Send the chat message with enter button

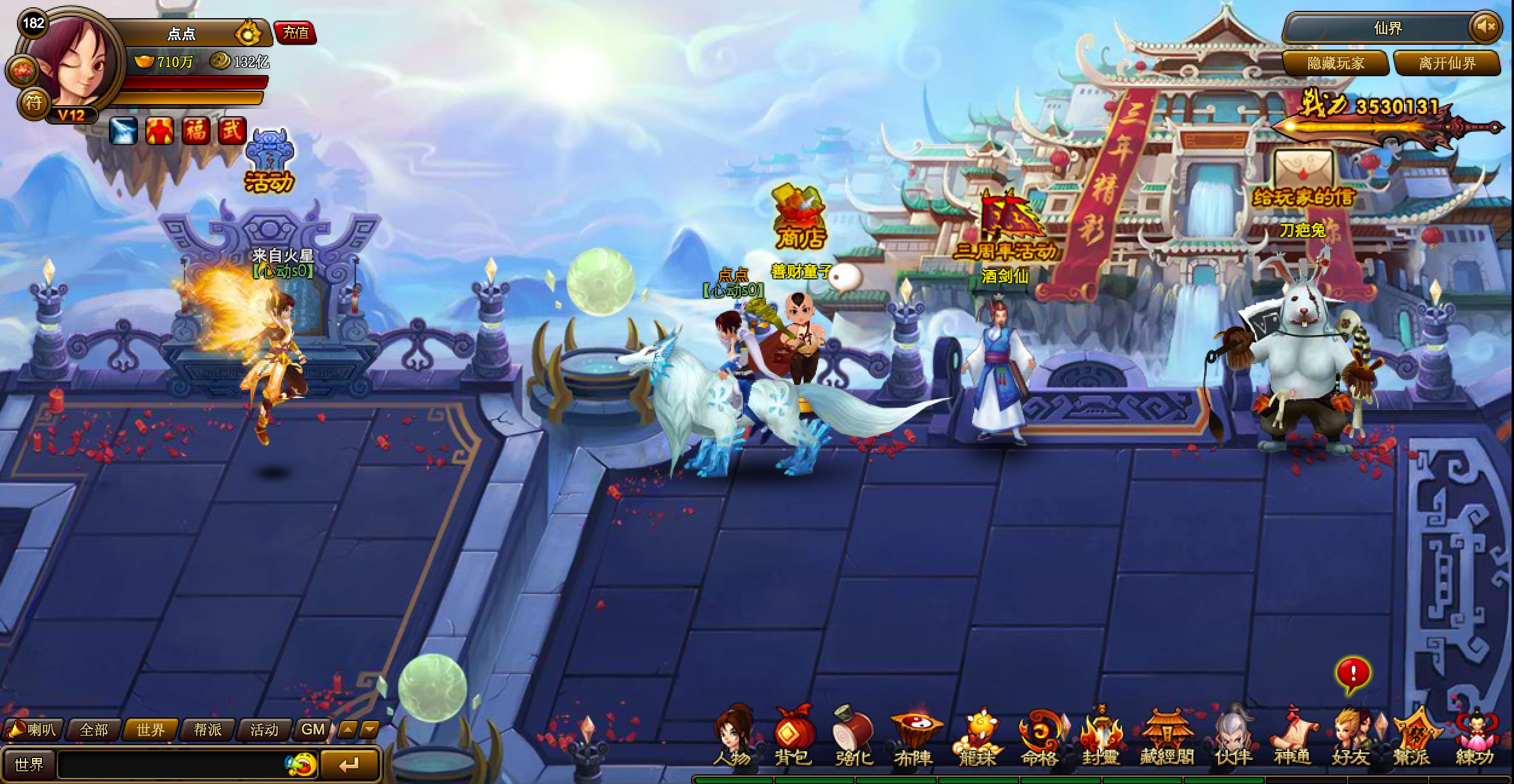pyautogui.click(x=349, y=765)
